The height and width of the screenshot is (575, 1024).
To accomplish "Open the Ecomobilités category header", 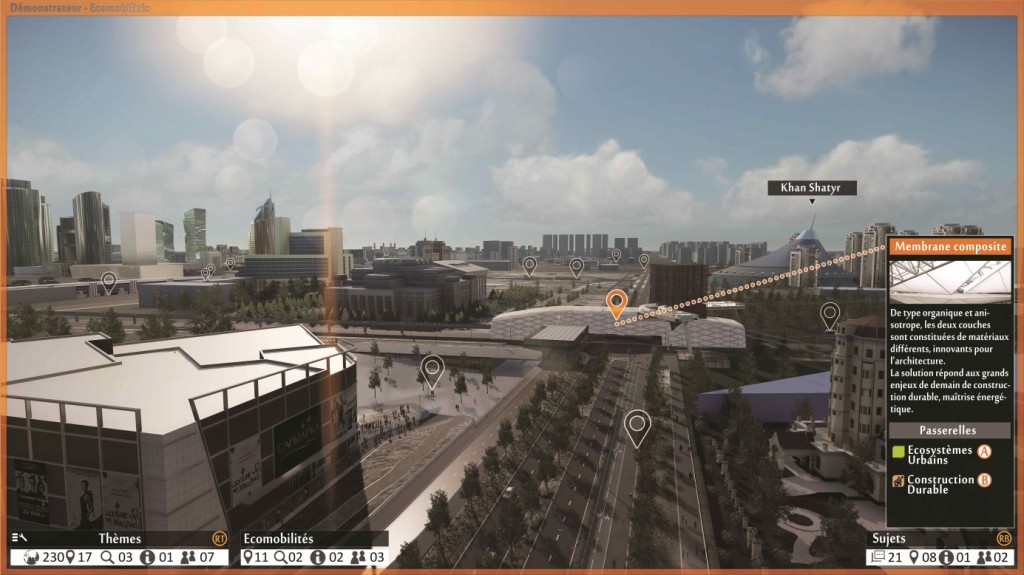I will coord(278,538).
